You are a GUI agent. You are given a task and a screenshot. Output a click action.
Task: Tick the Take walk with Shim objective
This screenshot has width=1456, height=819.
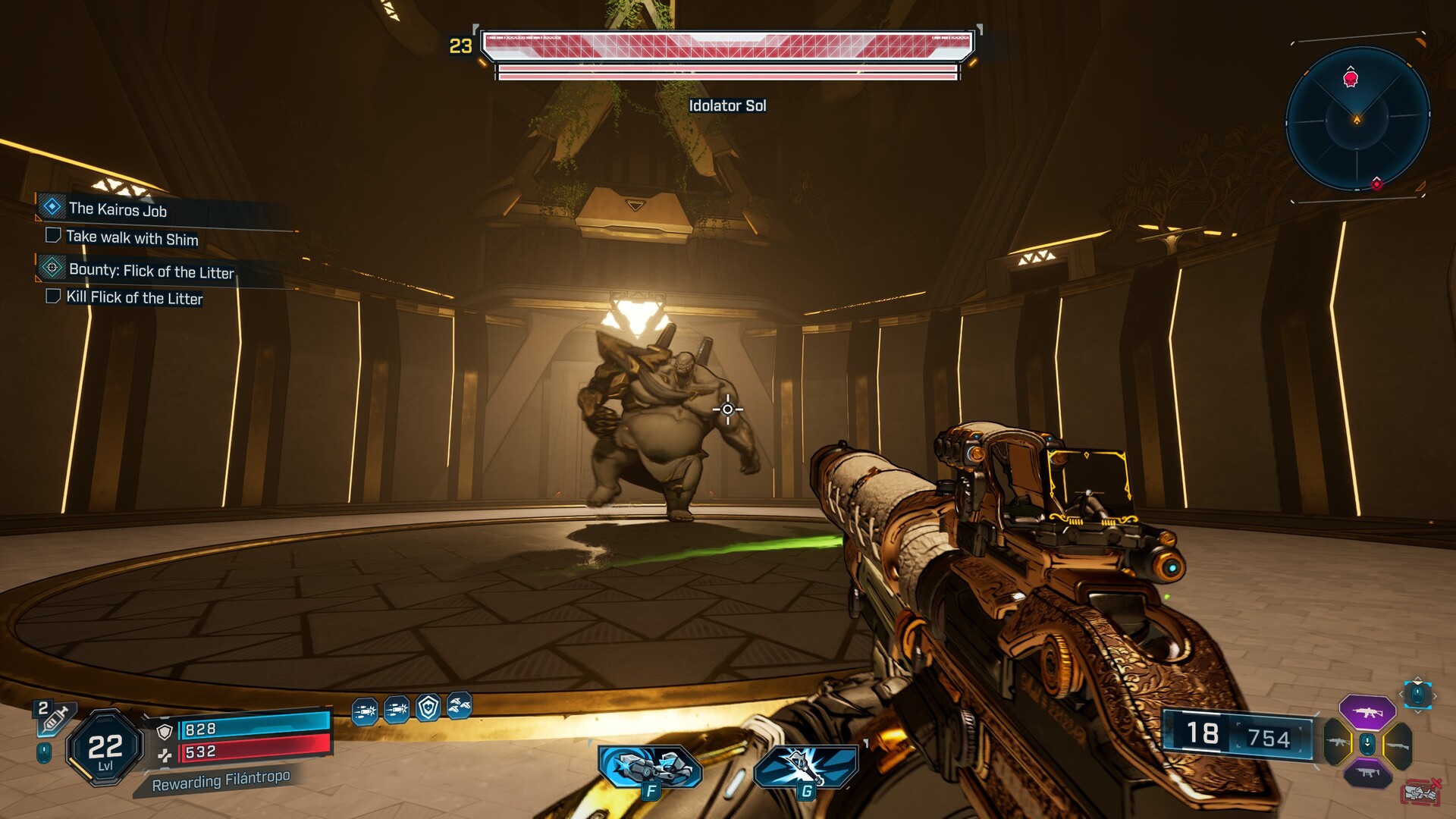(x=53, y=235)
